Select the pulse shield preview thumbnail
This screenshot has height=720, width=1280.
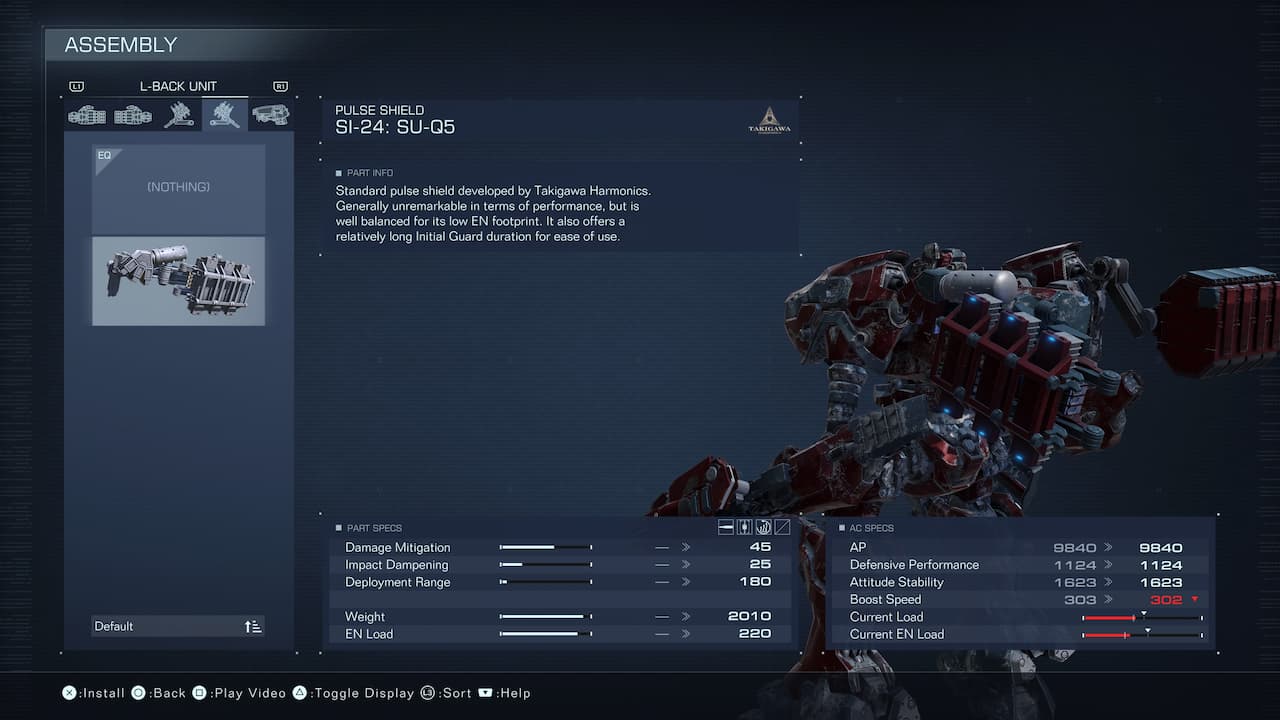pyautogui.click(x=178, y=281)
